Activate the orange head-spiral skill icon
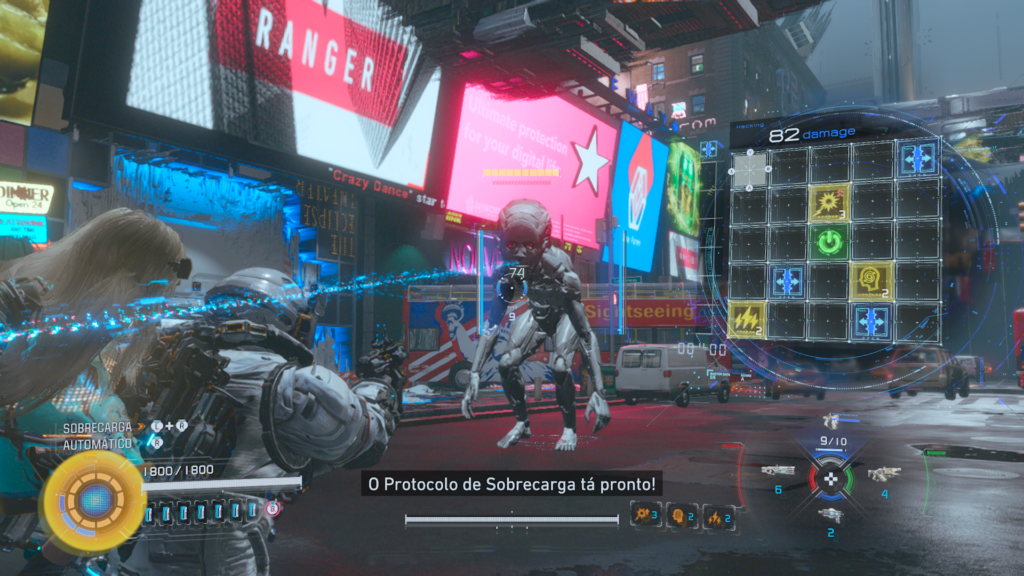 [682, 516]
